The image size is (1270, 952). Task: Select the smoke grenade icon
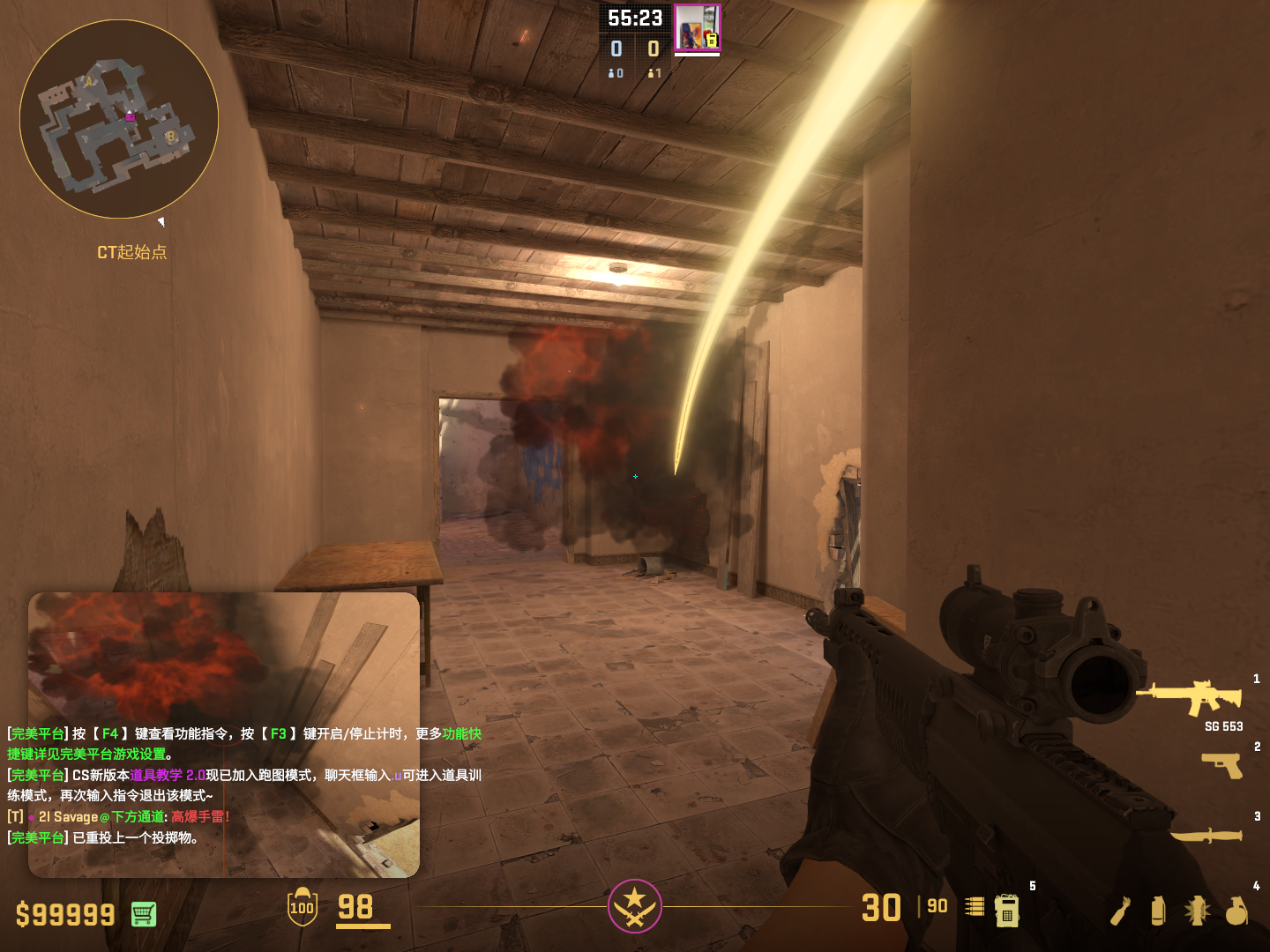pos(1158,911)
